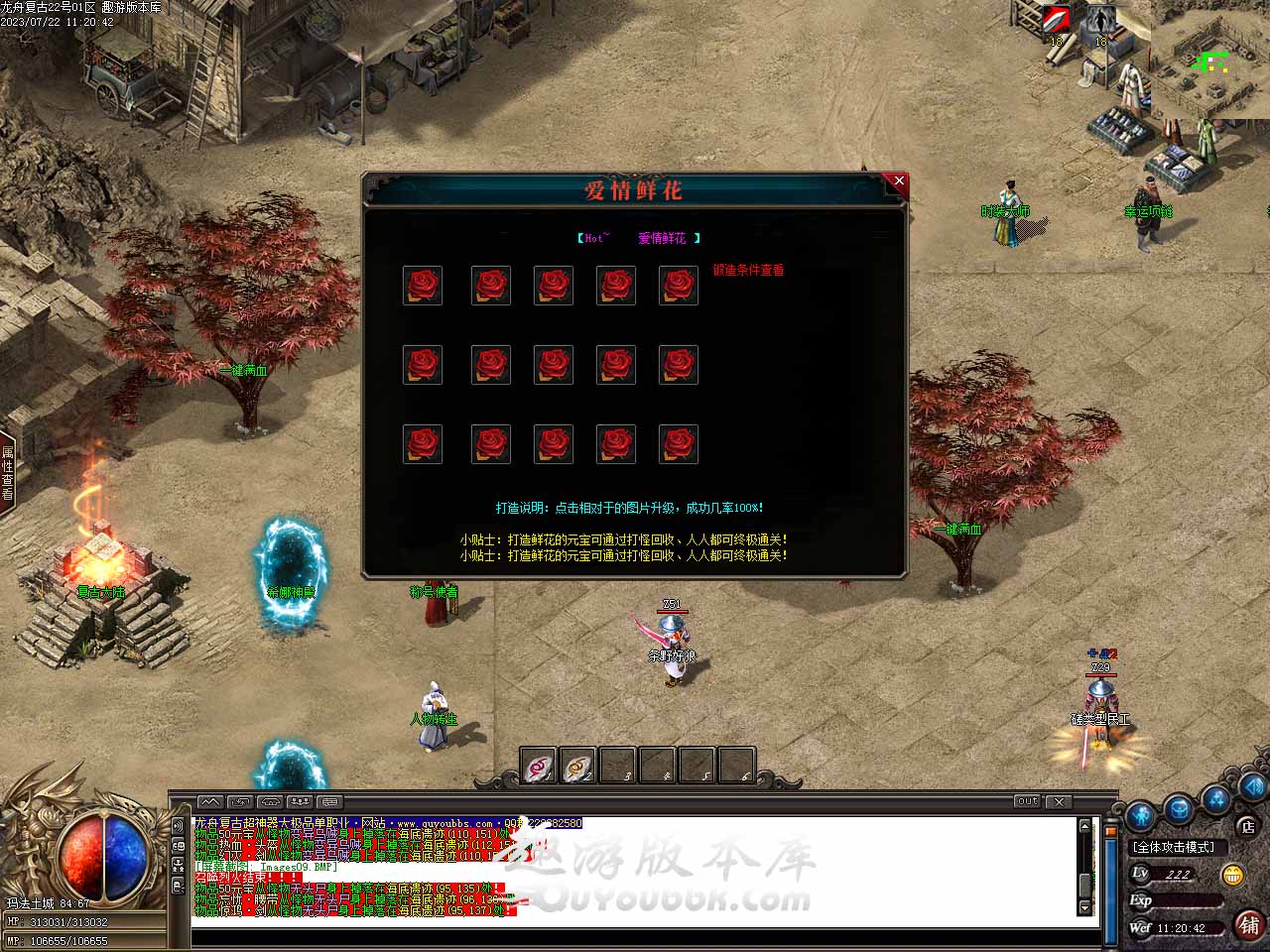Open the blue character figure icon

click(1141, 816)
